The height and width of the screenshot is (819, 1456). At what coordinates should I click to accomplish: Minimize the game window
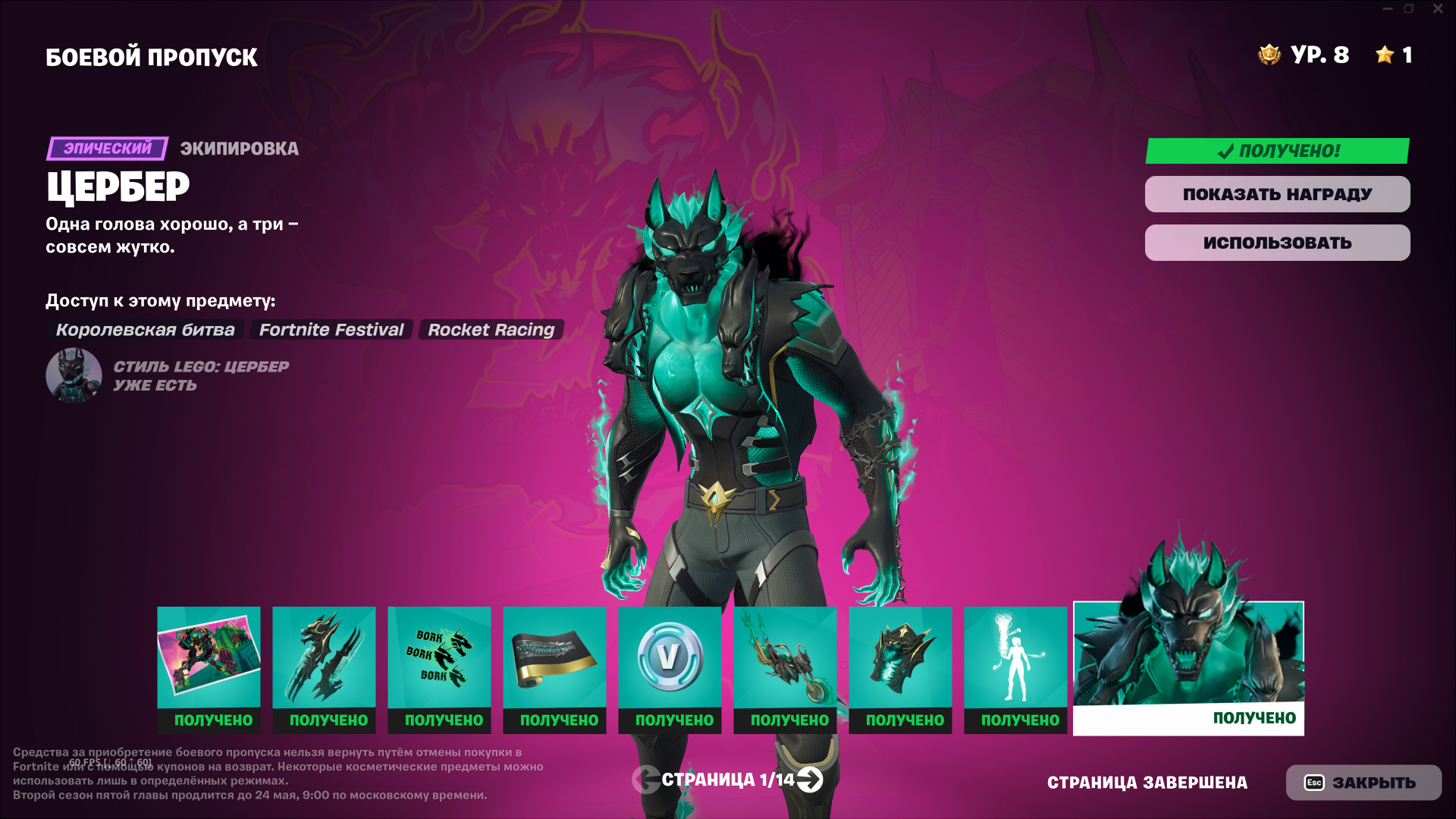click(1387, 9)
